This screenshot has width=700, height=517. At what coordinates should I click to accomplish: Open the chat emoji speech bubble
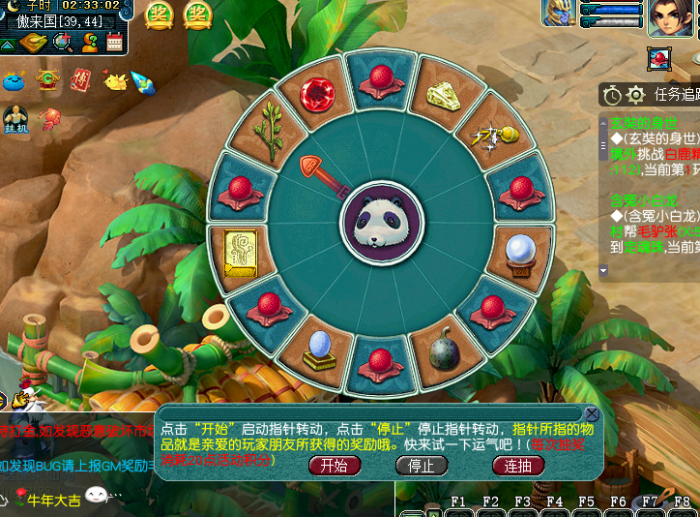click(x=96, y=495)
